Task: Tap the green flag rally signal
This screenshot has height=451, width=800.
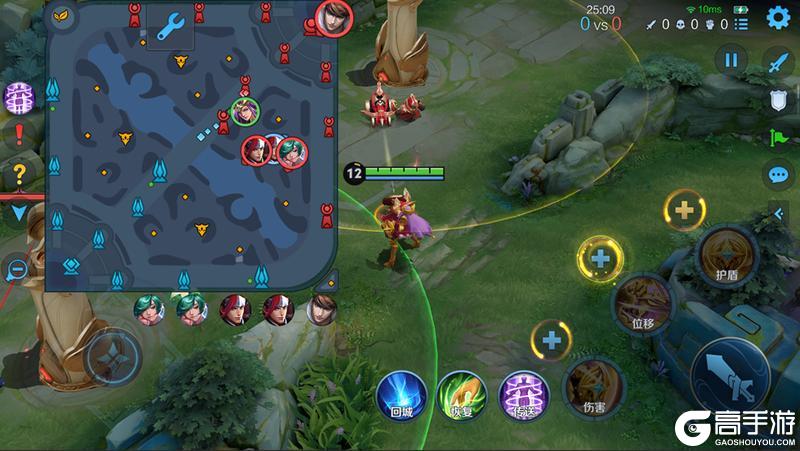Action: (778, 137)
